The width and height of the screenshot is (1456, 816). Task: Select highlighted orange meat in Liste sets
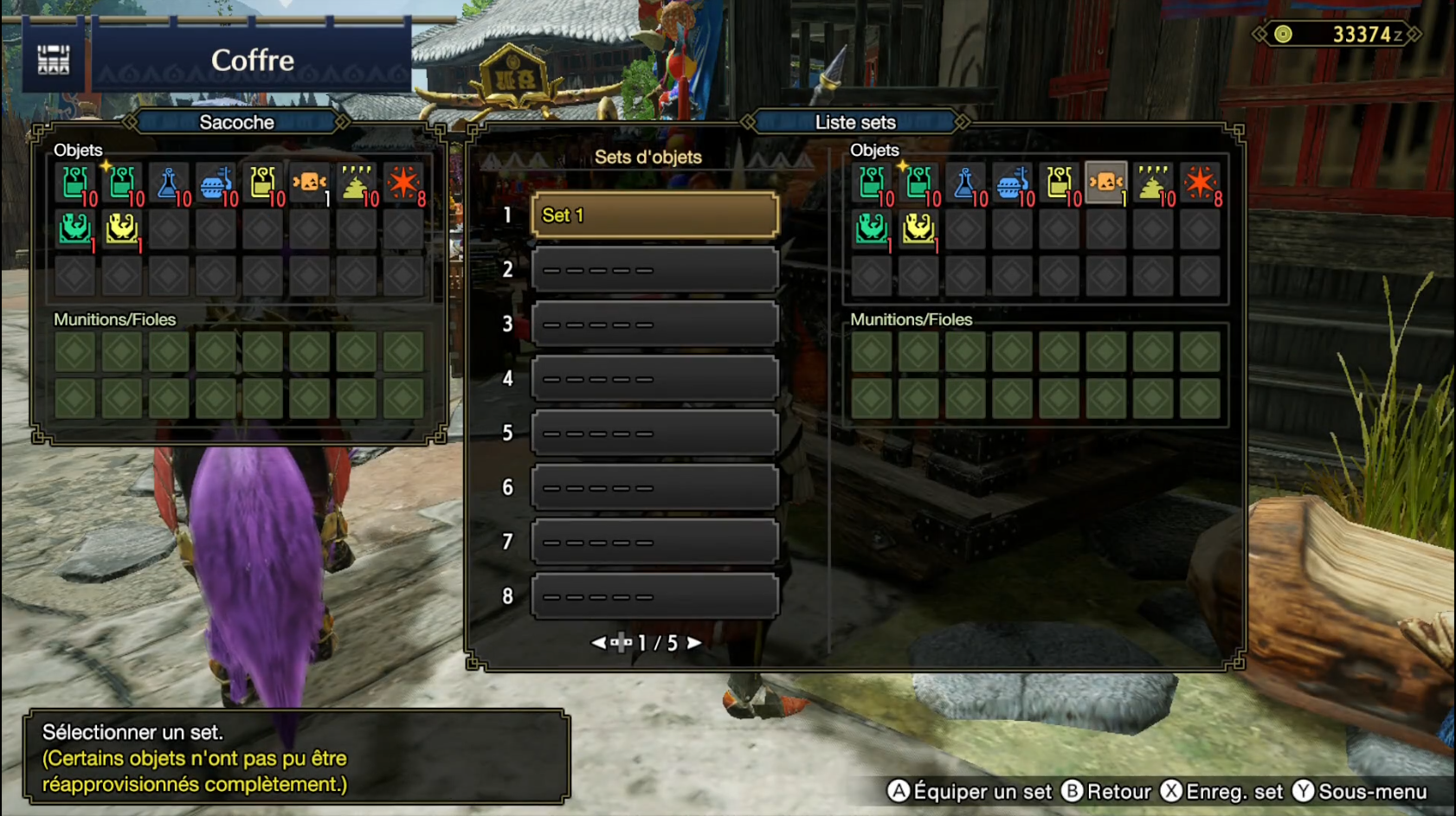coord(1106,183)
